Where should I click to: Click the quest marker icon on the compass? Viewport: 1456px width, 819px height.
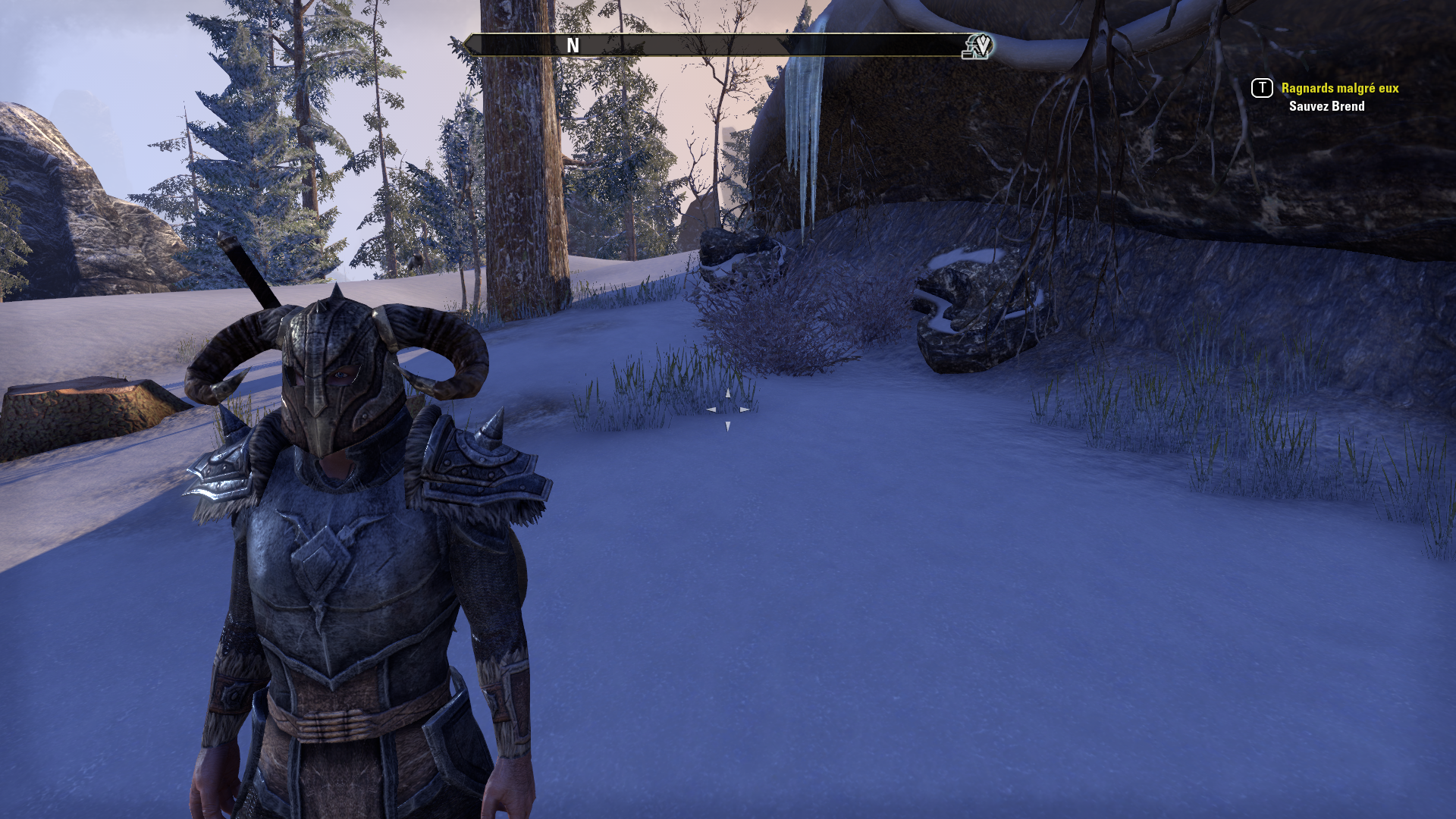click(x=978, y=46)
